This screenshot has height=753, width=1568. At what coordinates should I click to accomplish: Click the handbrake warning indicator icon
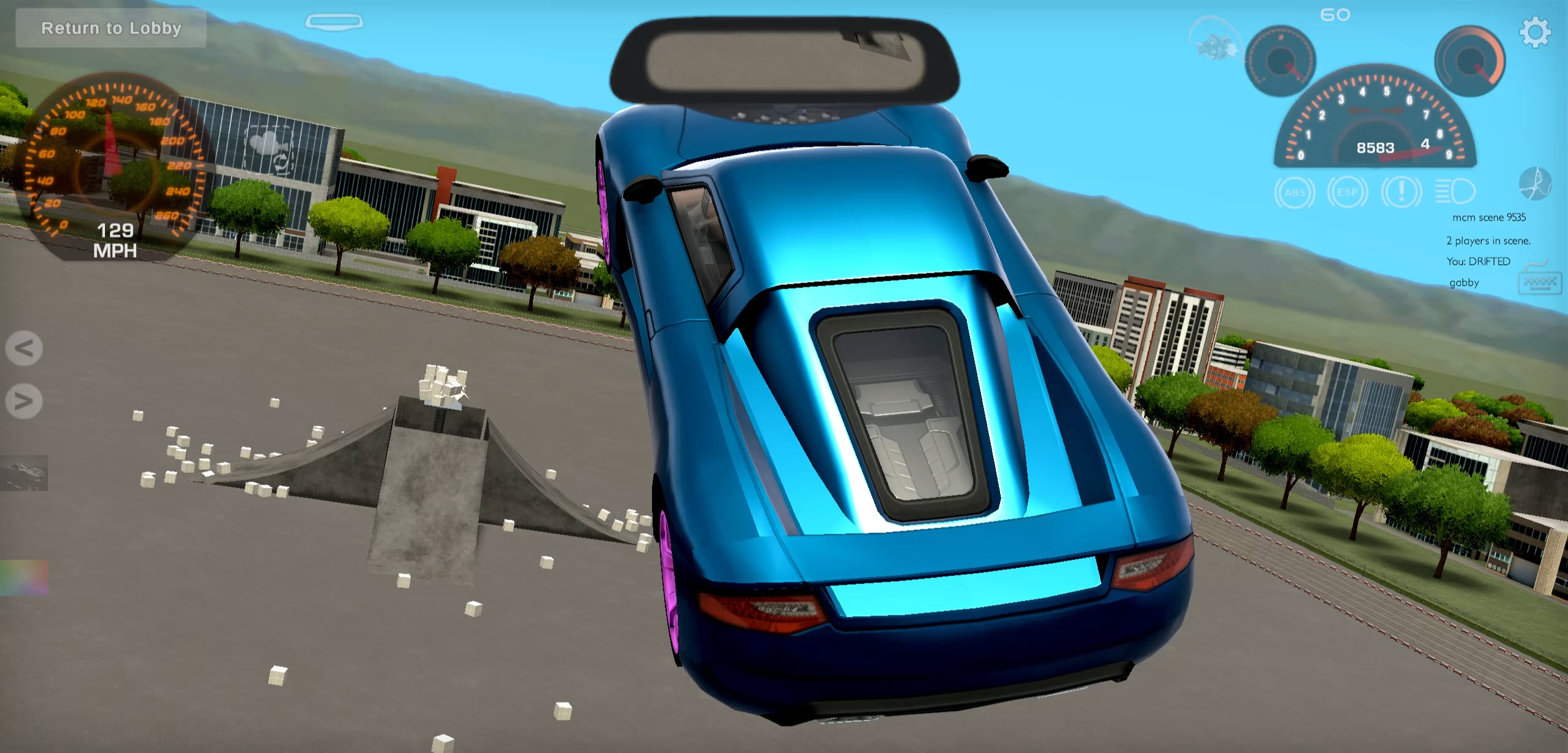(1402, 192)
